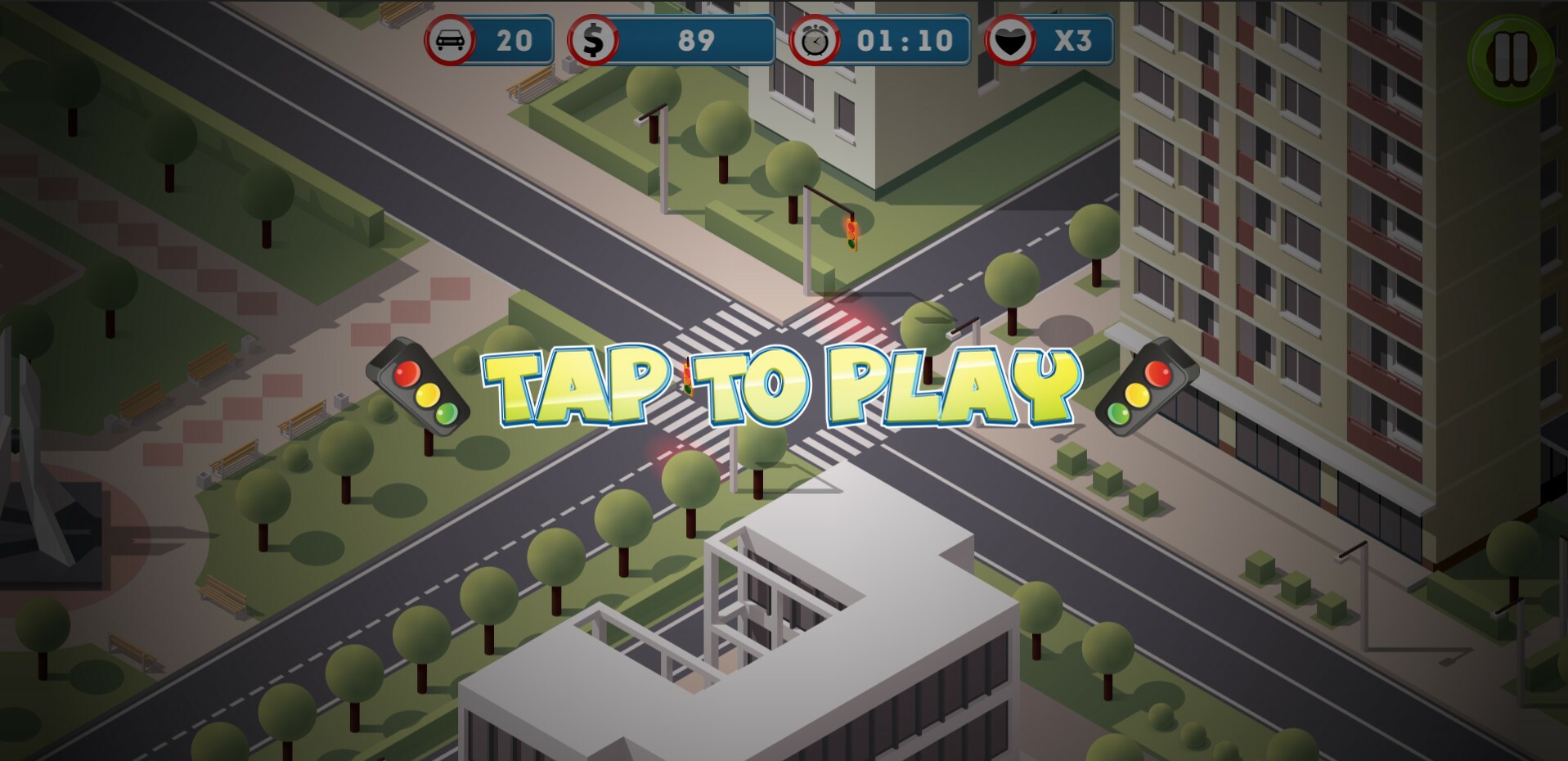Click the green pause button ring
The image size is (1568, 761).
click(x=1509, y=51)
